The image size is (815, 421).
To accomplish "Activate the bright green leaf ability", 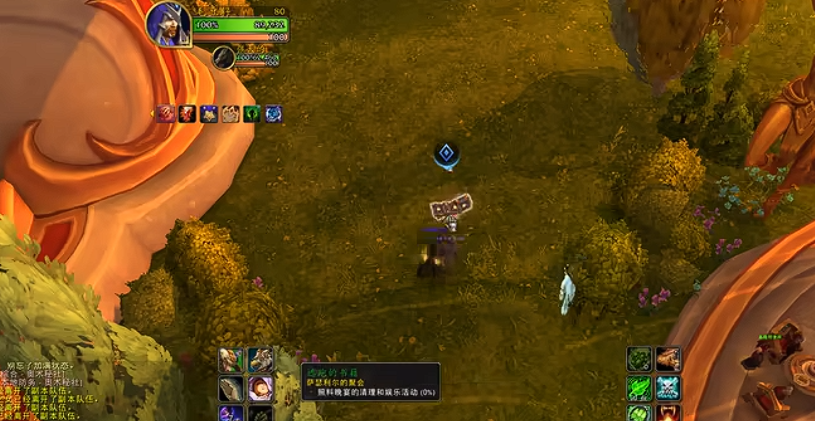I will [x=640, y=388].
